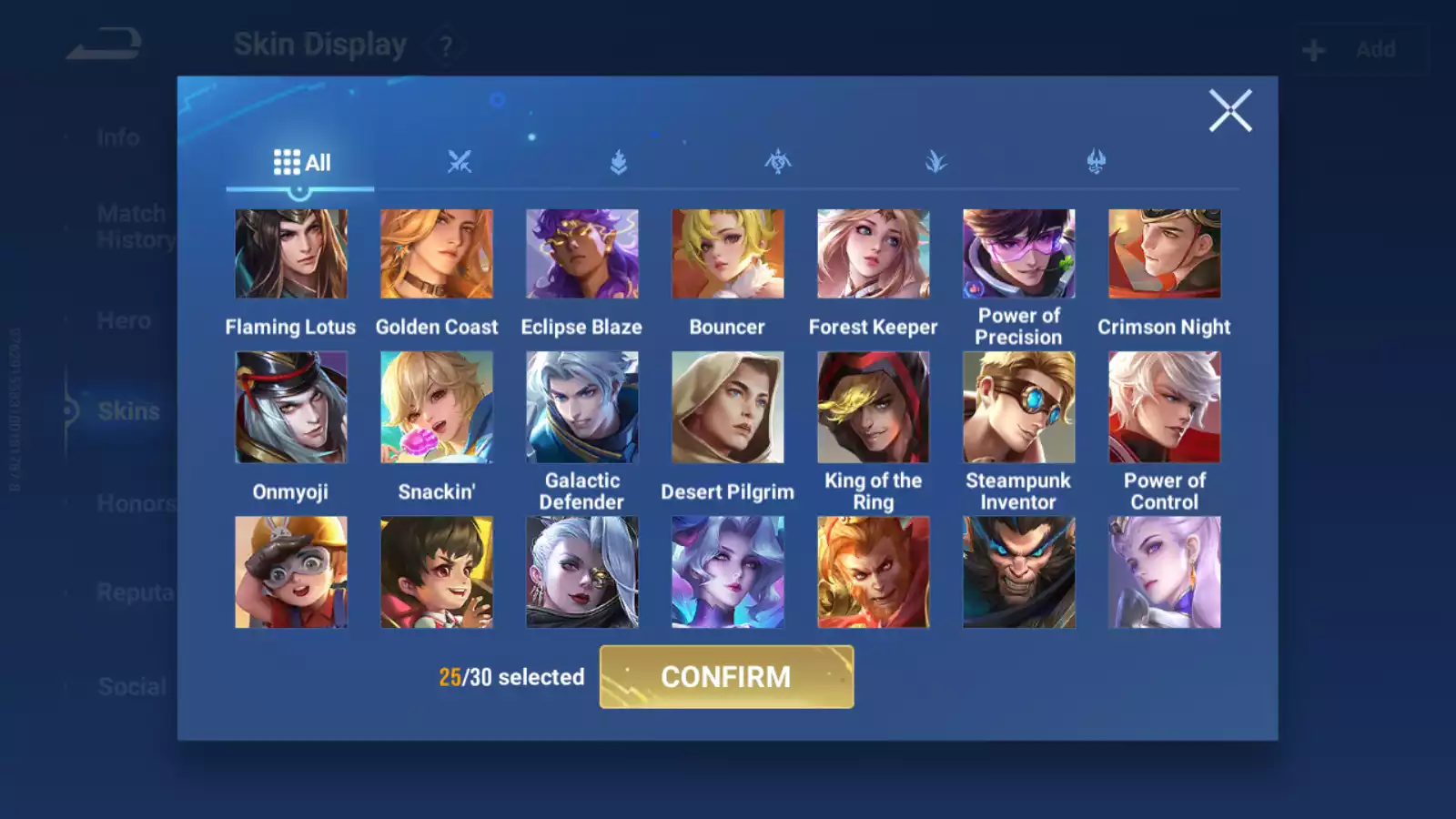Choose the Golden Coast skin
Image resolution: width=1456 pixels, height=819 pixels.
(x=437, y=254)
